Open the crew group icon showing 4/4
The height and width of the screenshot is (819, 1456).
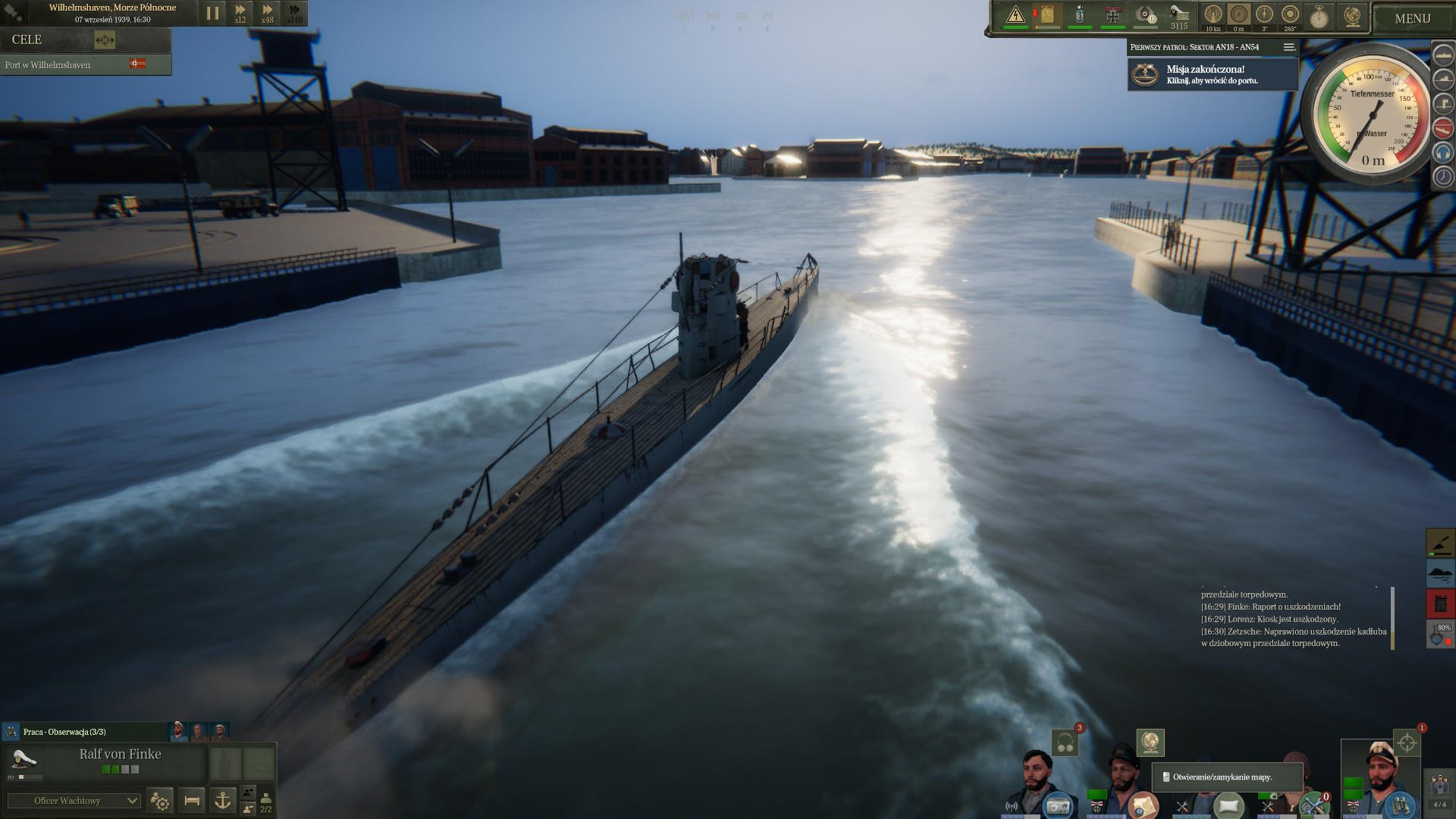1439,789
